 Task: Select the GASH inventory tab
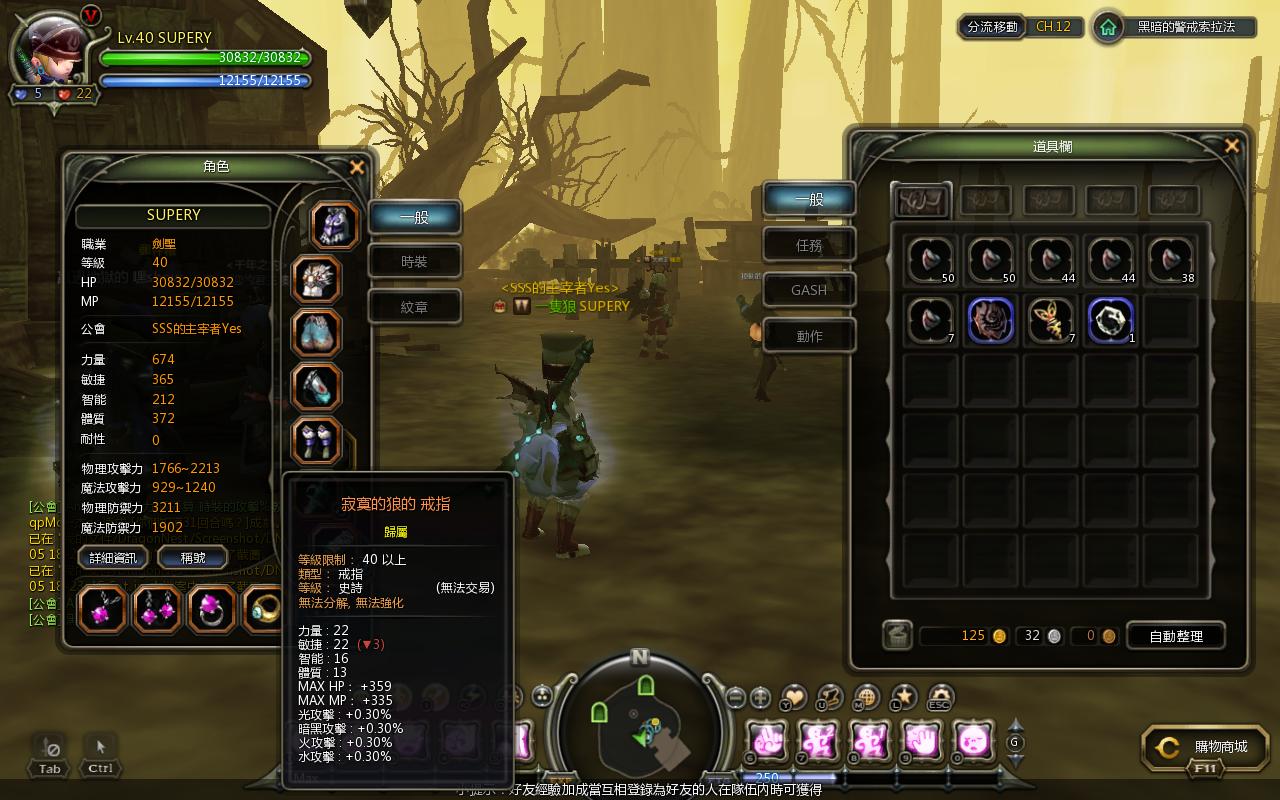pos(809,290)
